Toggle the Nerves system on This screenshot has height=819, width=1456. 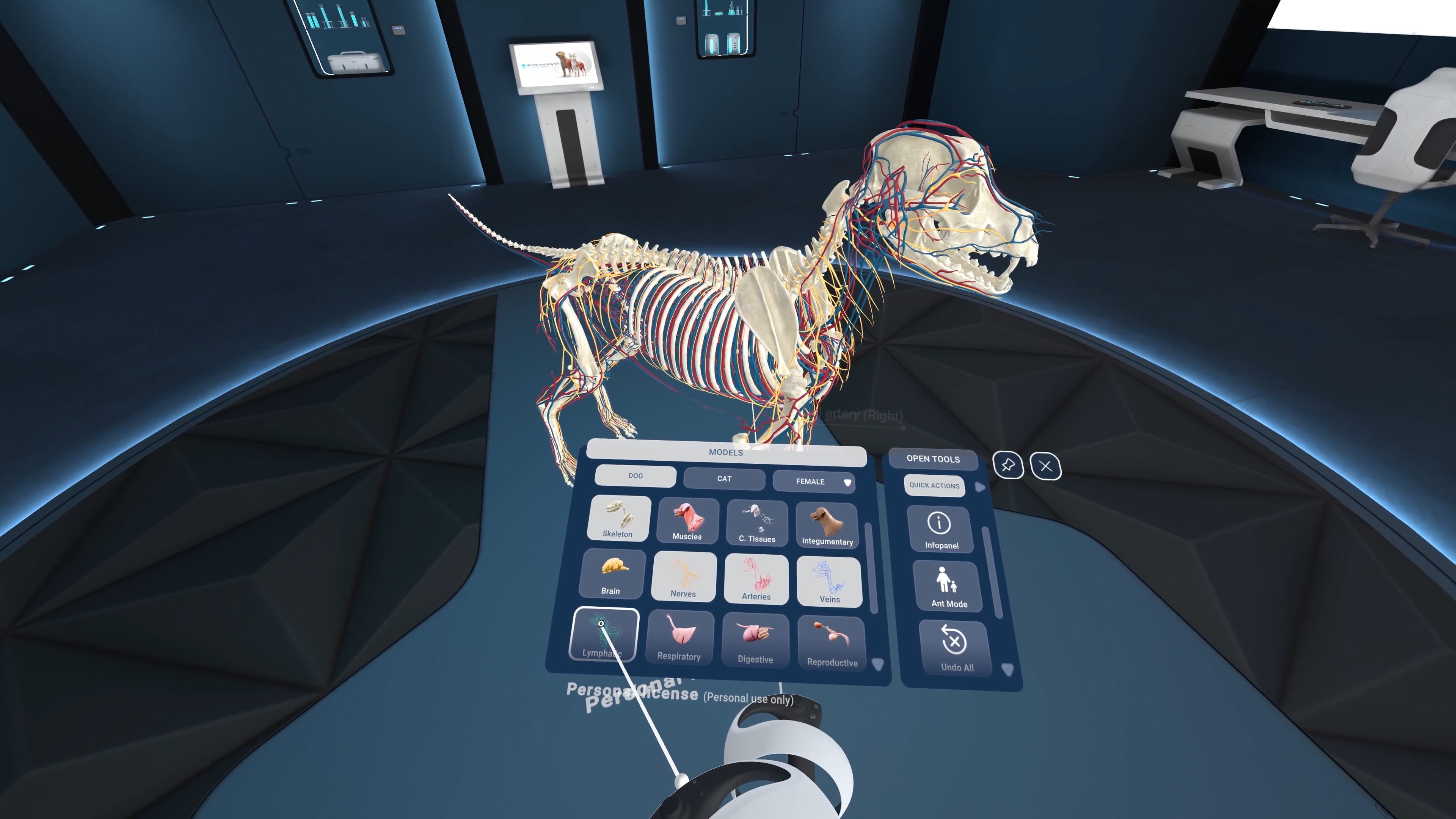click(x=683, y=576)
